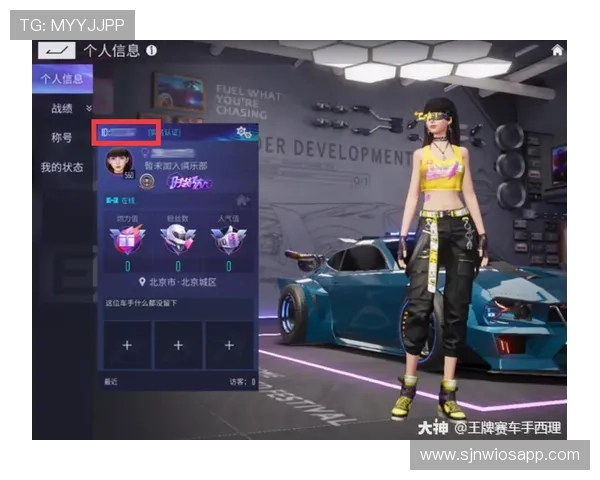Screen dimensions: 600x480
Task: Select the gift box charm badge
Action: (x=127, y=238)
